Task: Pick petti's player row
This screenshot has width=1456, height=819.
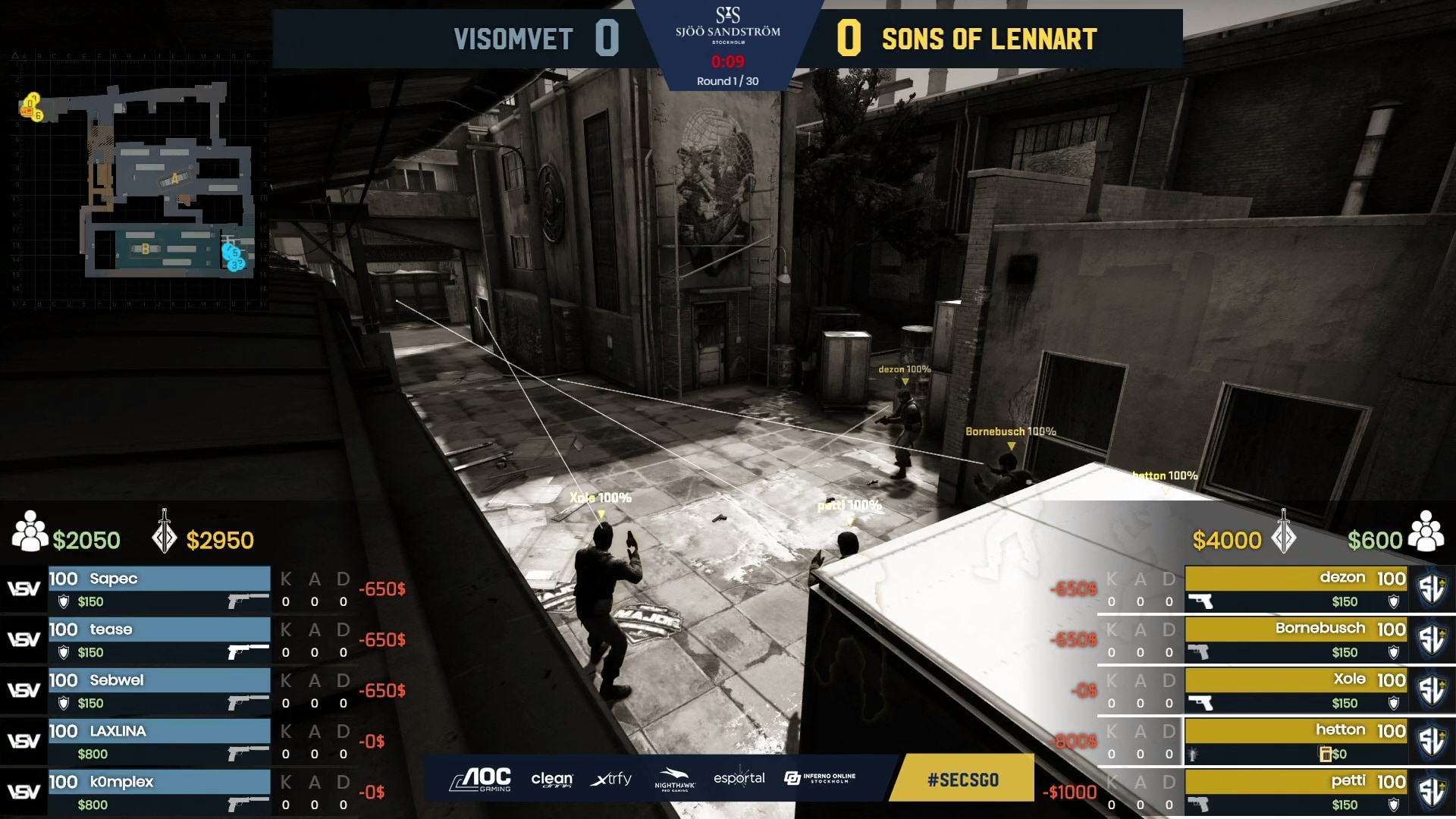Action: (1295, 792)
